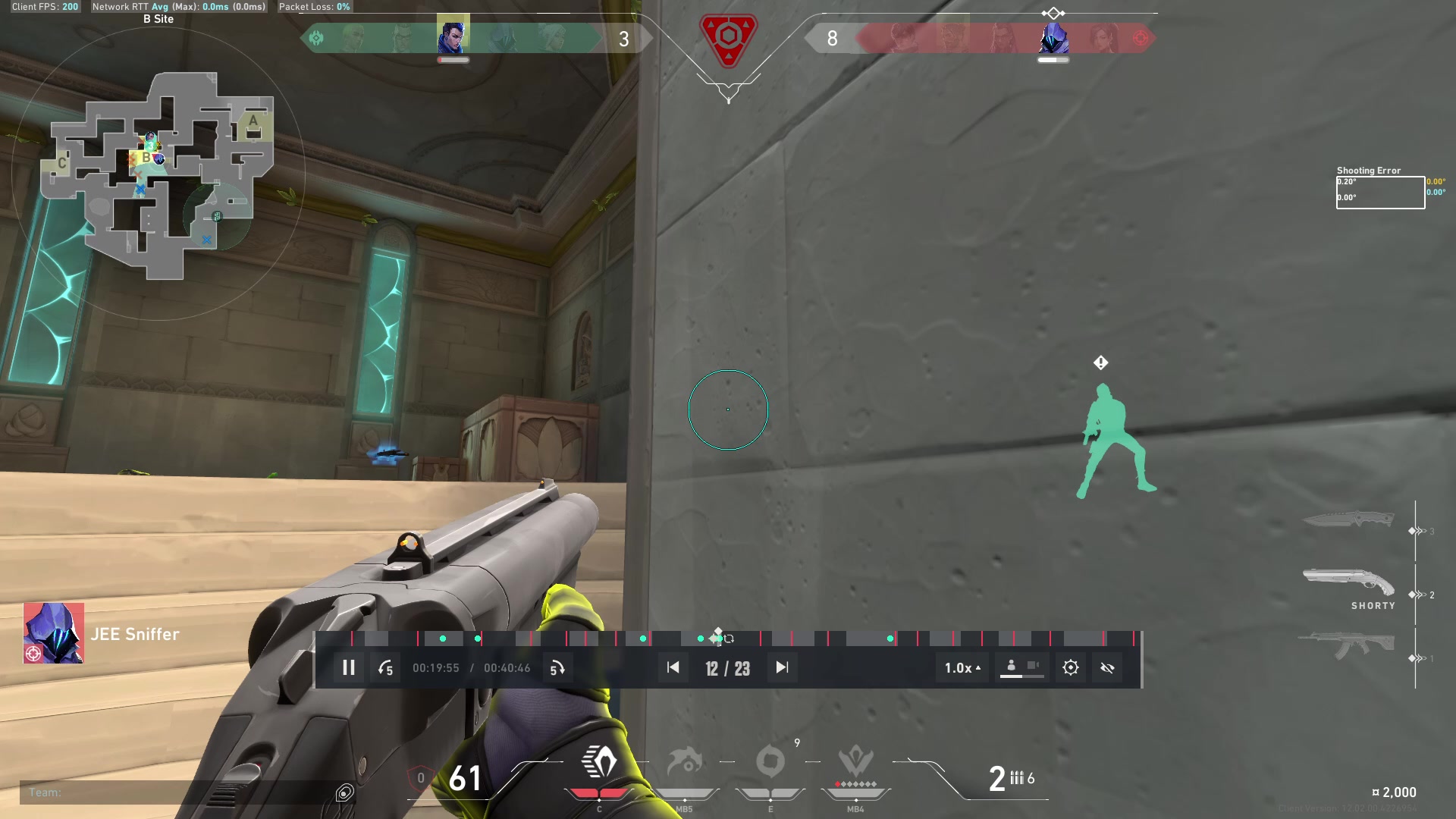Rewind the replay 5 seconds

pyautogui.click(x=385, y=668)
